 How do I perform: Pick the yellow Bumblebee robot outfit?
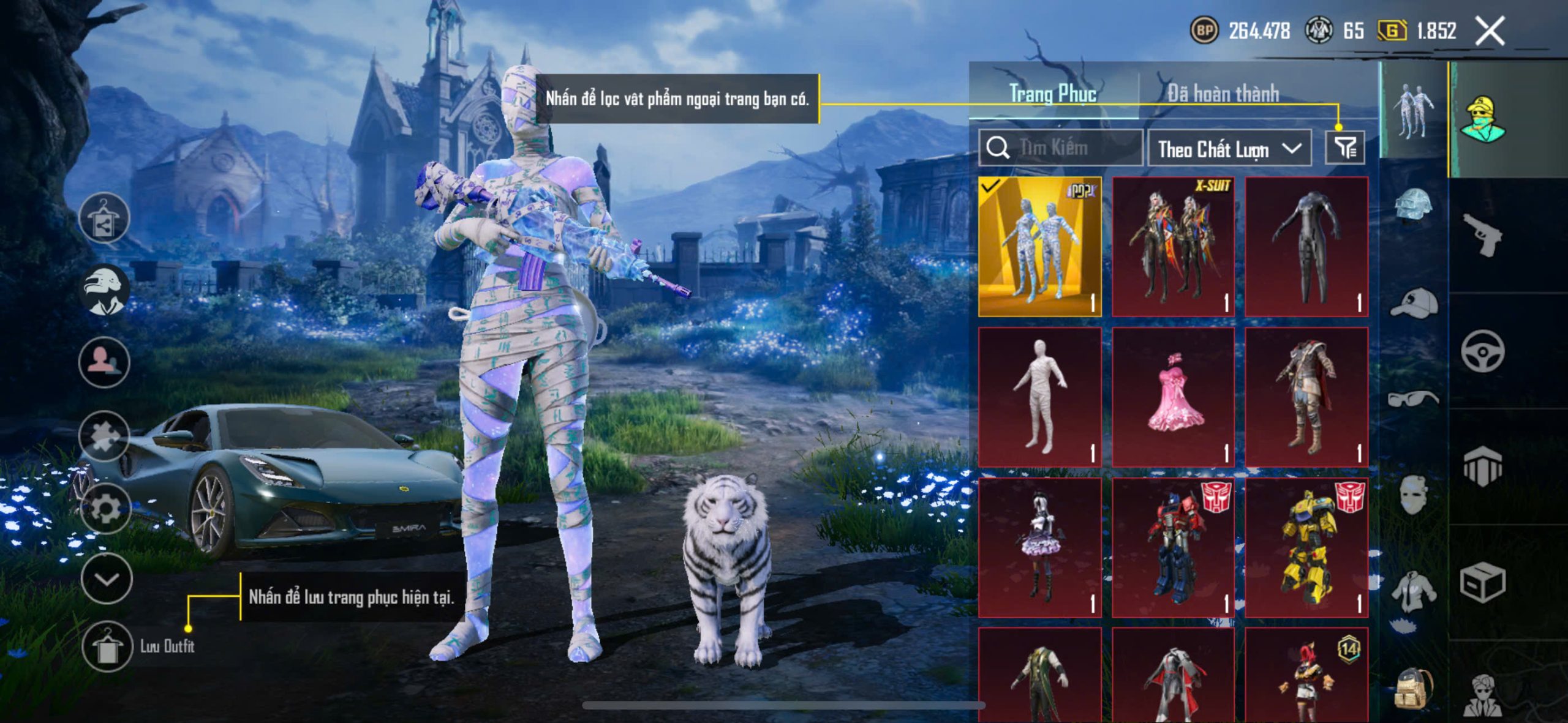[x=1306, y=547]
